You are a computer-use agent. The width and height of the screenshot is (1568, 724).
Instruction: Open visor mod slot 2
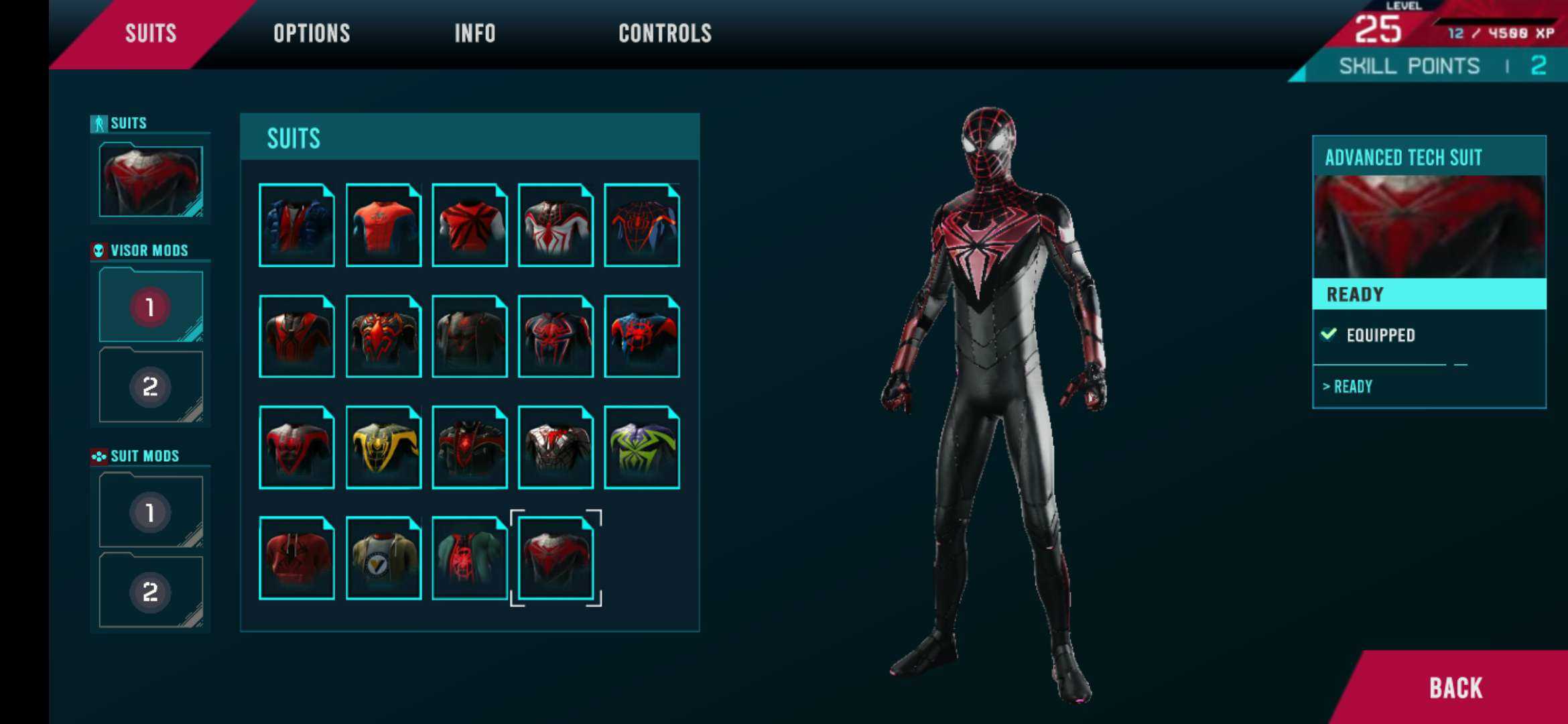tap(151, 386)
